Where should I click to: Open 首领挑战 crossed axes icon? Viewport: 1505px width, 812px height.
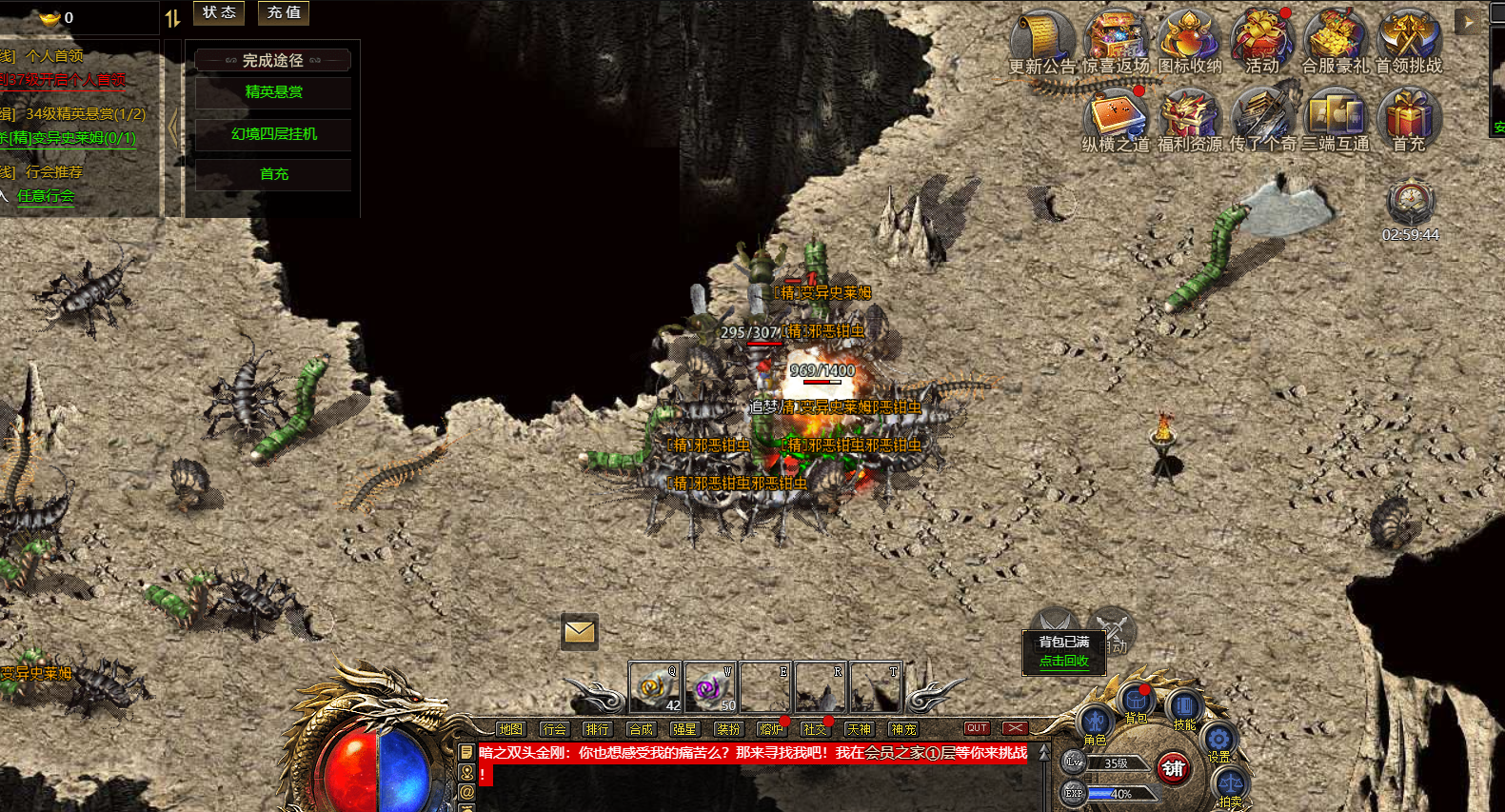click(x=1409, y=39)
